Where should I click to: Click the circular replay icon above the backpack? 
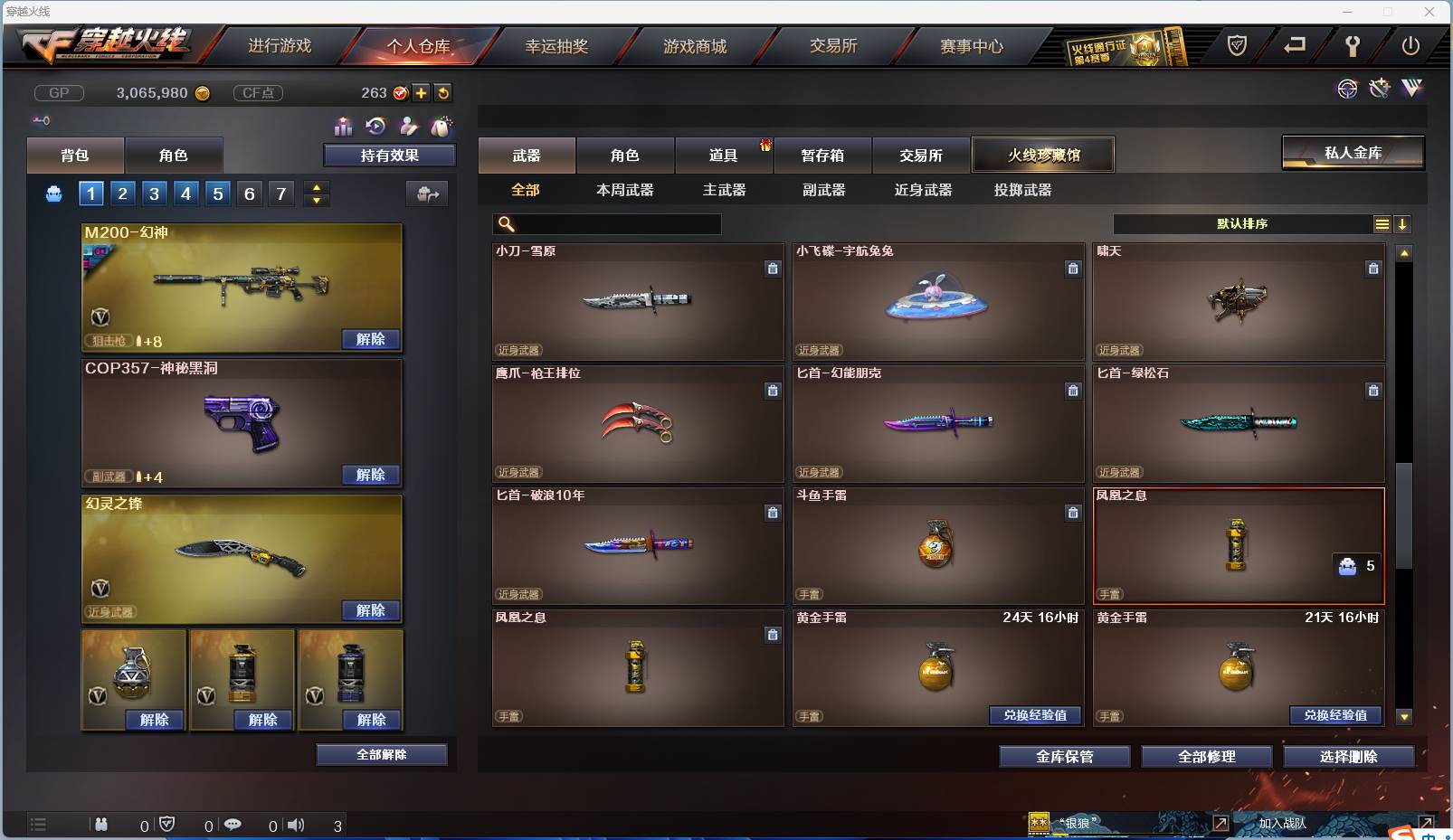pos(376,127)
